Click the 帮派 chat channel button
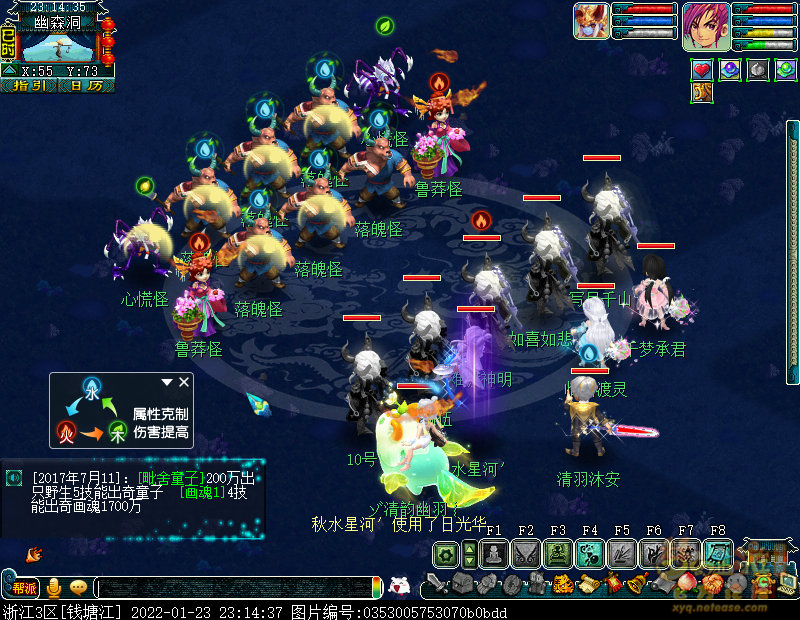The image size is (800, 620). 24,588
